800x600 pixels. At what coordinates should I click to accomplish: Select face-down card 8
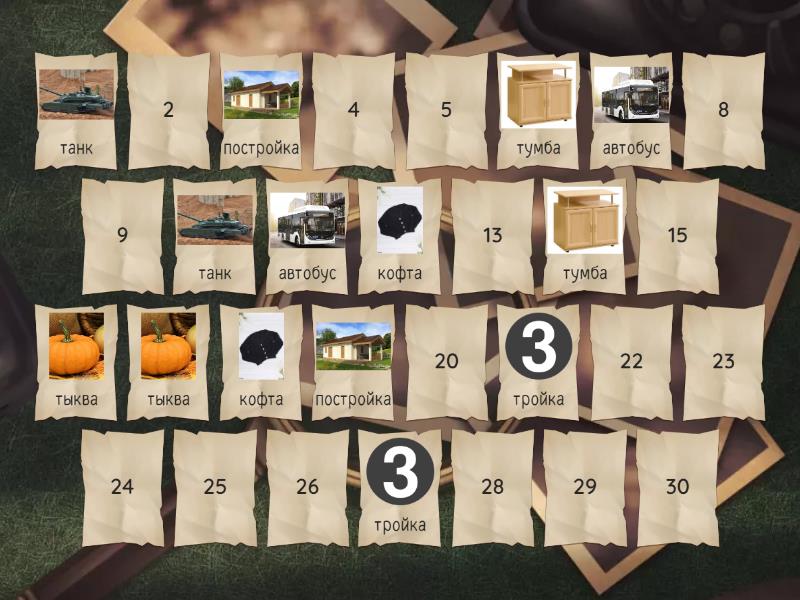coord(723,111)
